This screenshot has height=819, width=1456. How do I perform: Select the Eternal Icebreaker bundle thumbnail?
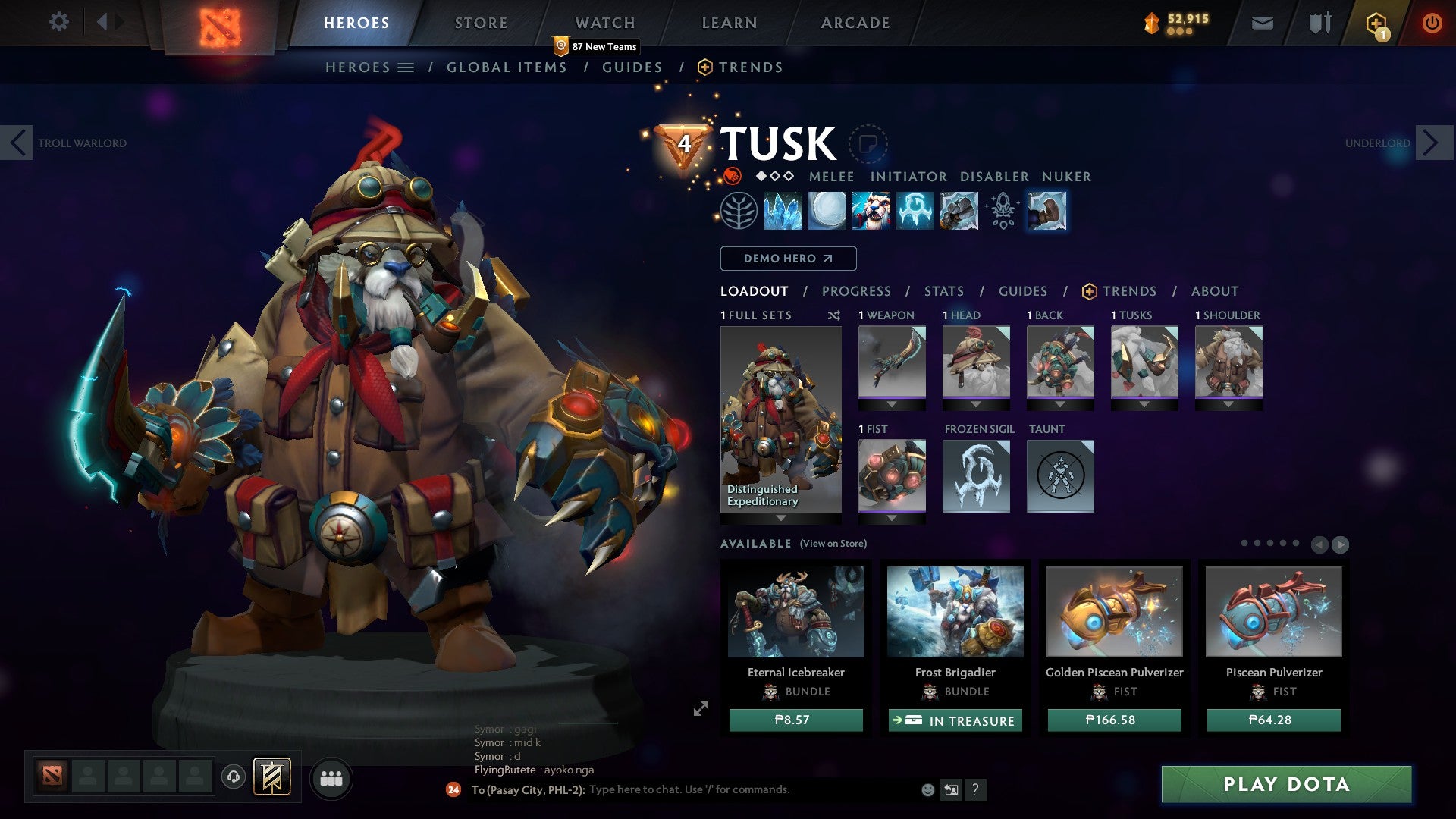click(795, 612)
